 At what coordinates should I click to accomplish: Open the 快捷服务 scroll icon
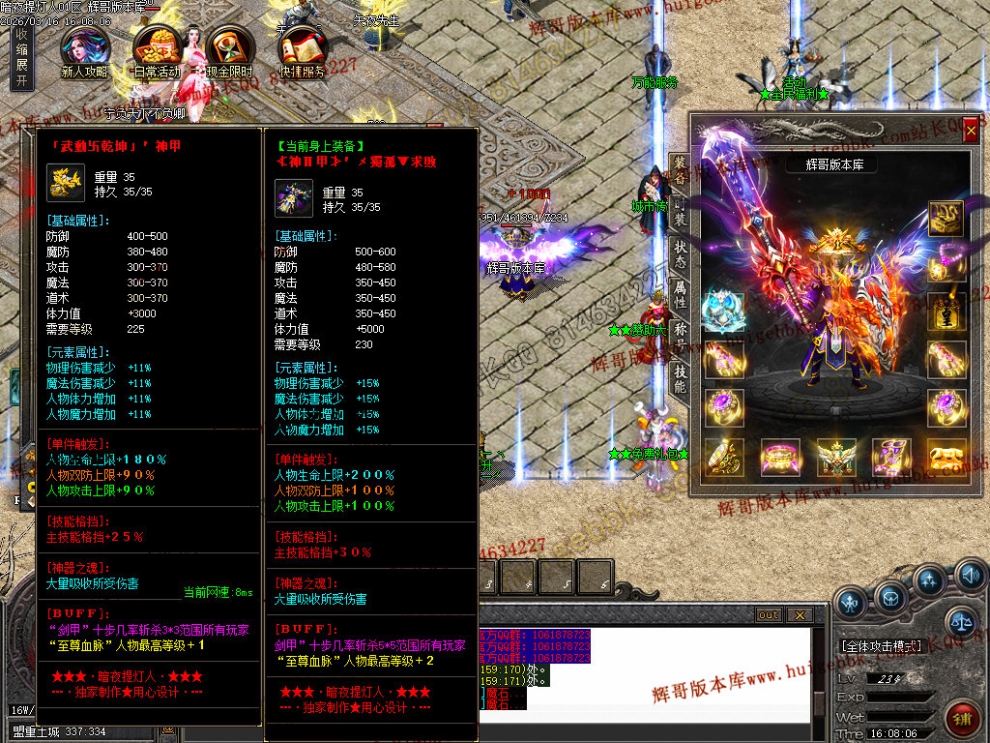click(x=301, y=50)
